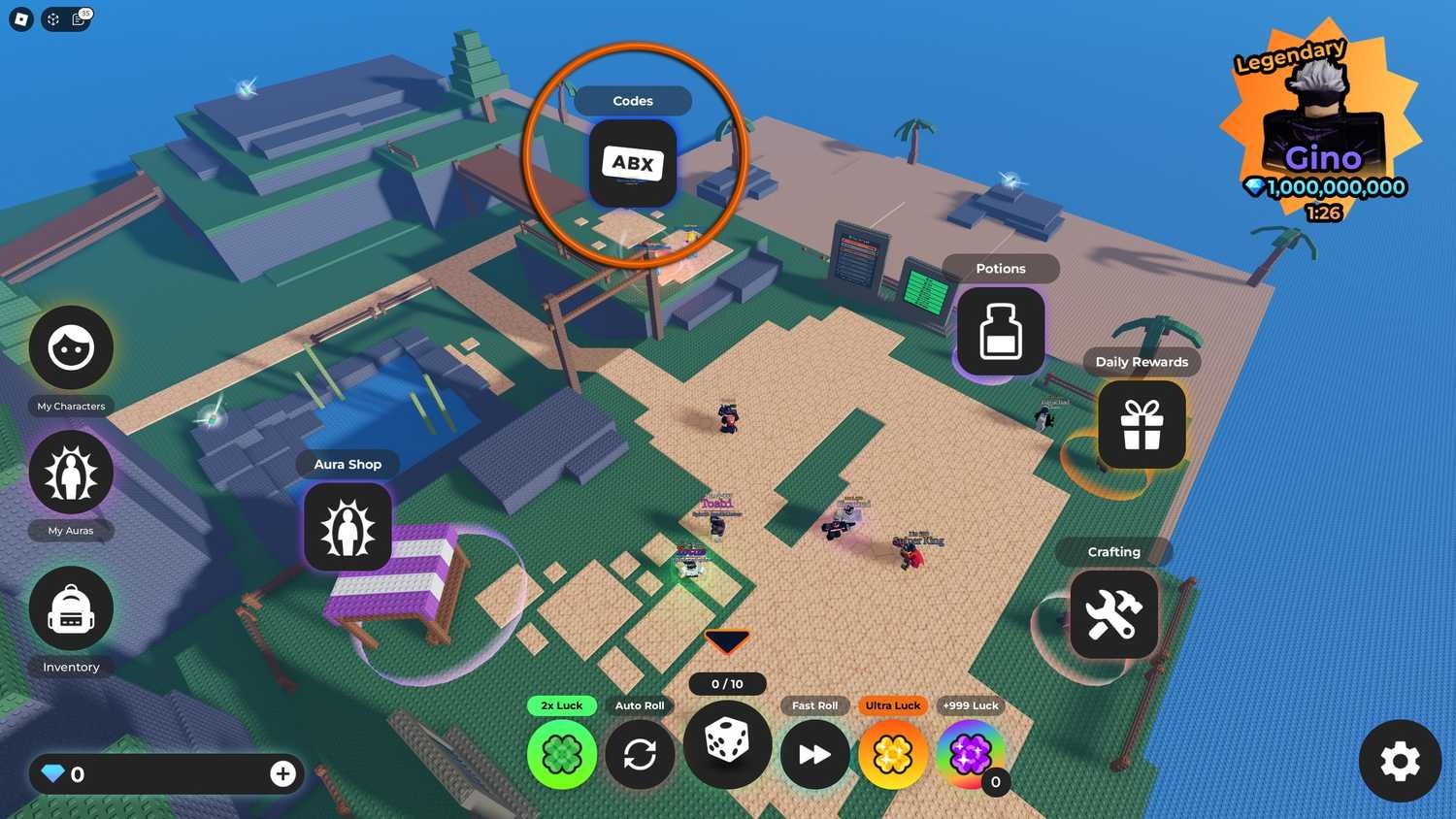This screenshot has width=1456, height=819.
Task: Open the Codes ABX icon
Action: [x=632, y=163]
